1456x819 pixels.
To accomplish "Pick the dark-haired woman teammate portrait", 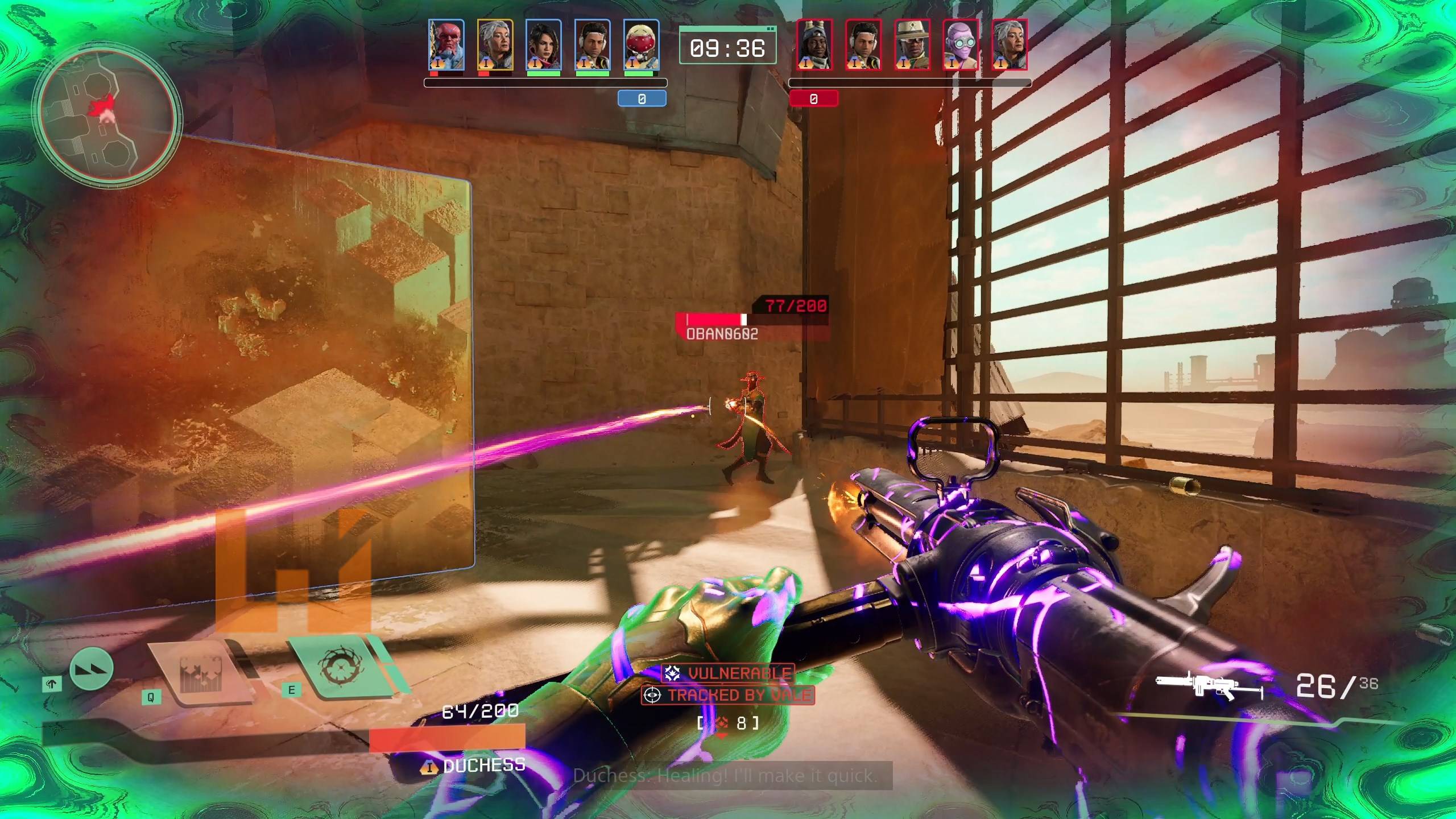I will (544, 44).
